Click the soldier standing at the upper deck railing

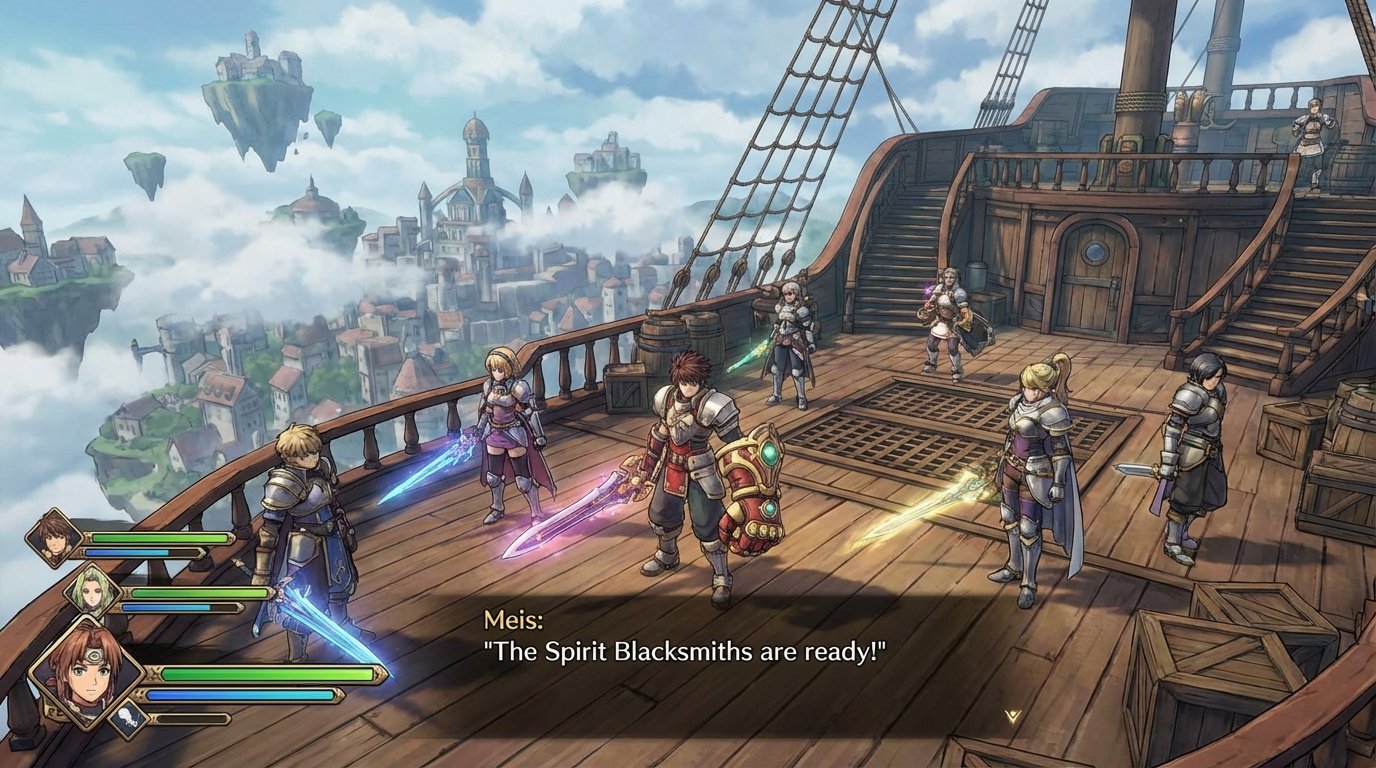pyautogui.click(x=1313, y=140)
